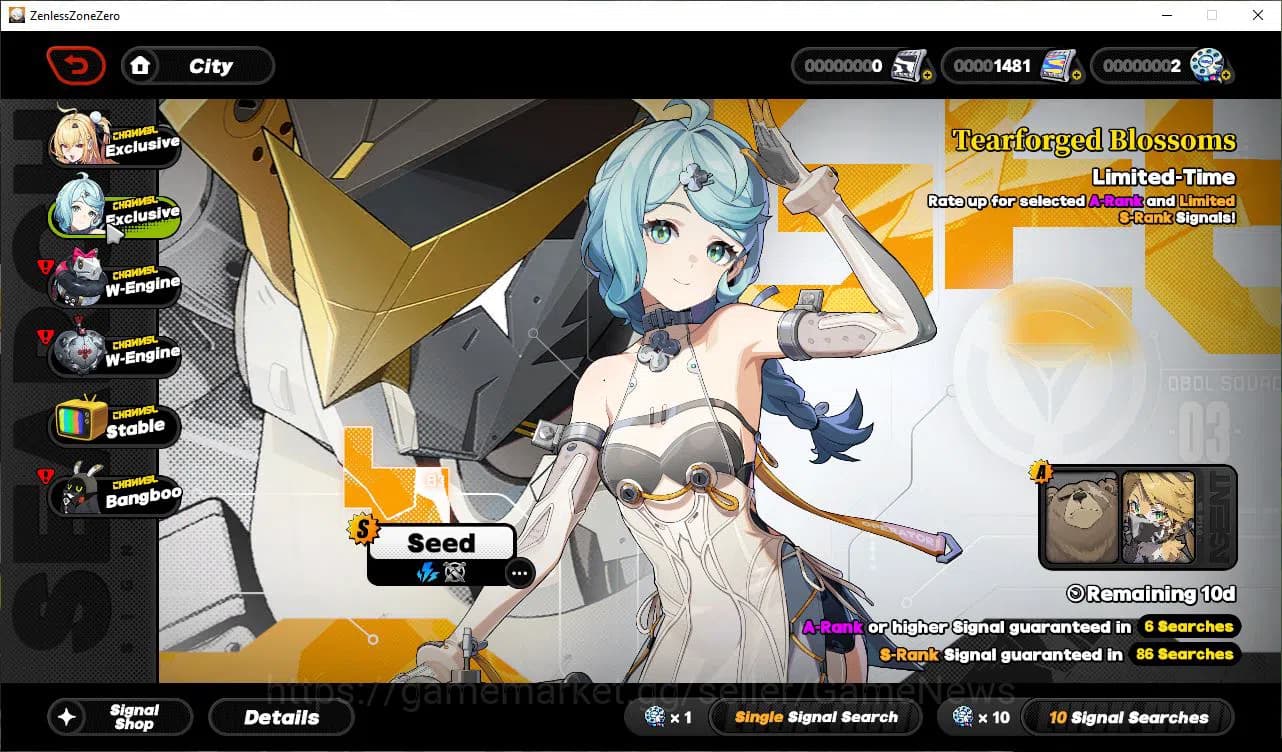View the banner Details
Screen dimensions: 1282x752
pos(281,717)
